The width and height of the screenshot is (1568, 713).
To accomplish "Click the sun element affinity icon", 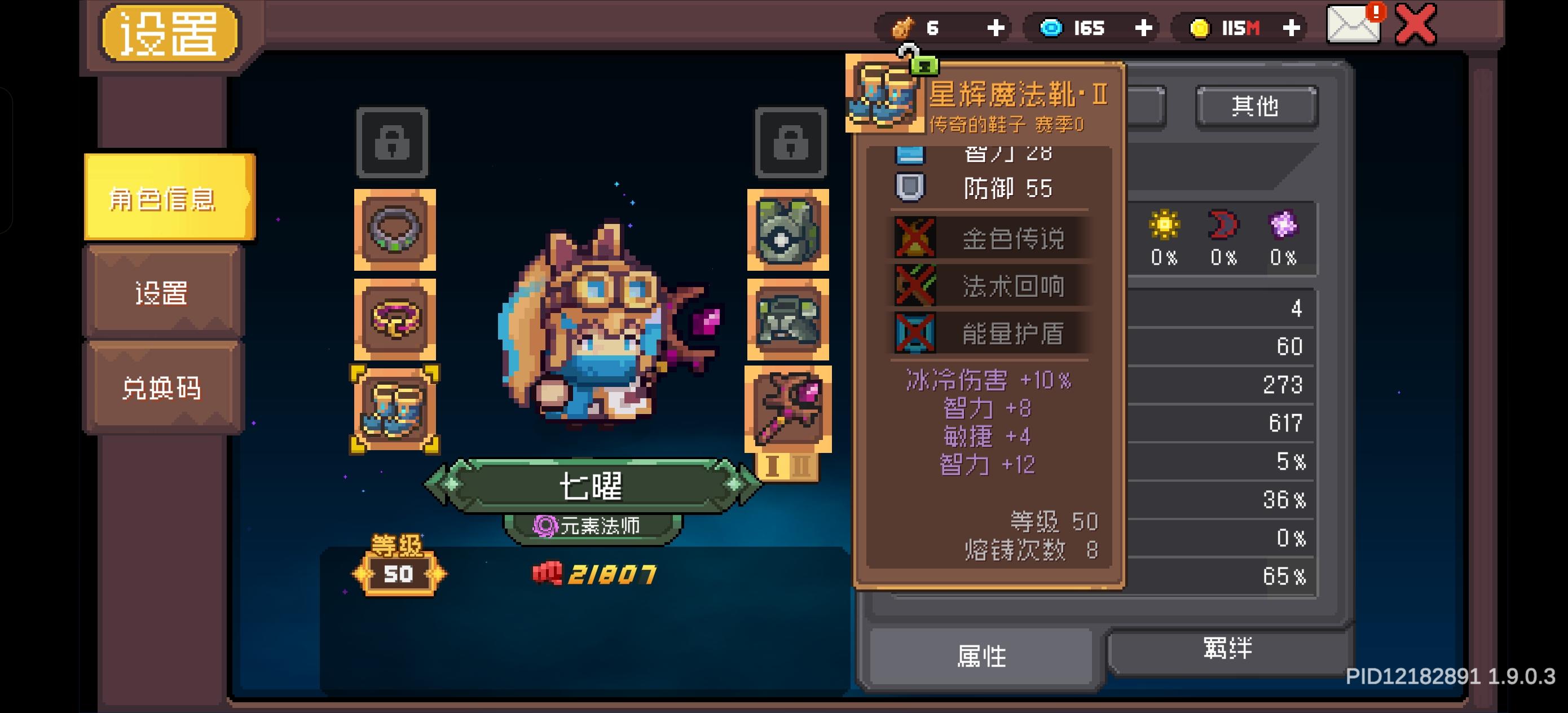I will point(1164,225).
